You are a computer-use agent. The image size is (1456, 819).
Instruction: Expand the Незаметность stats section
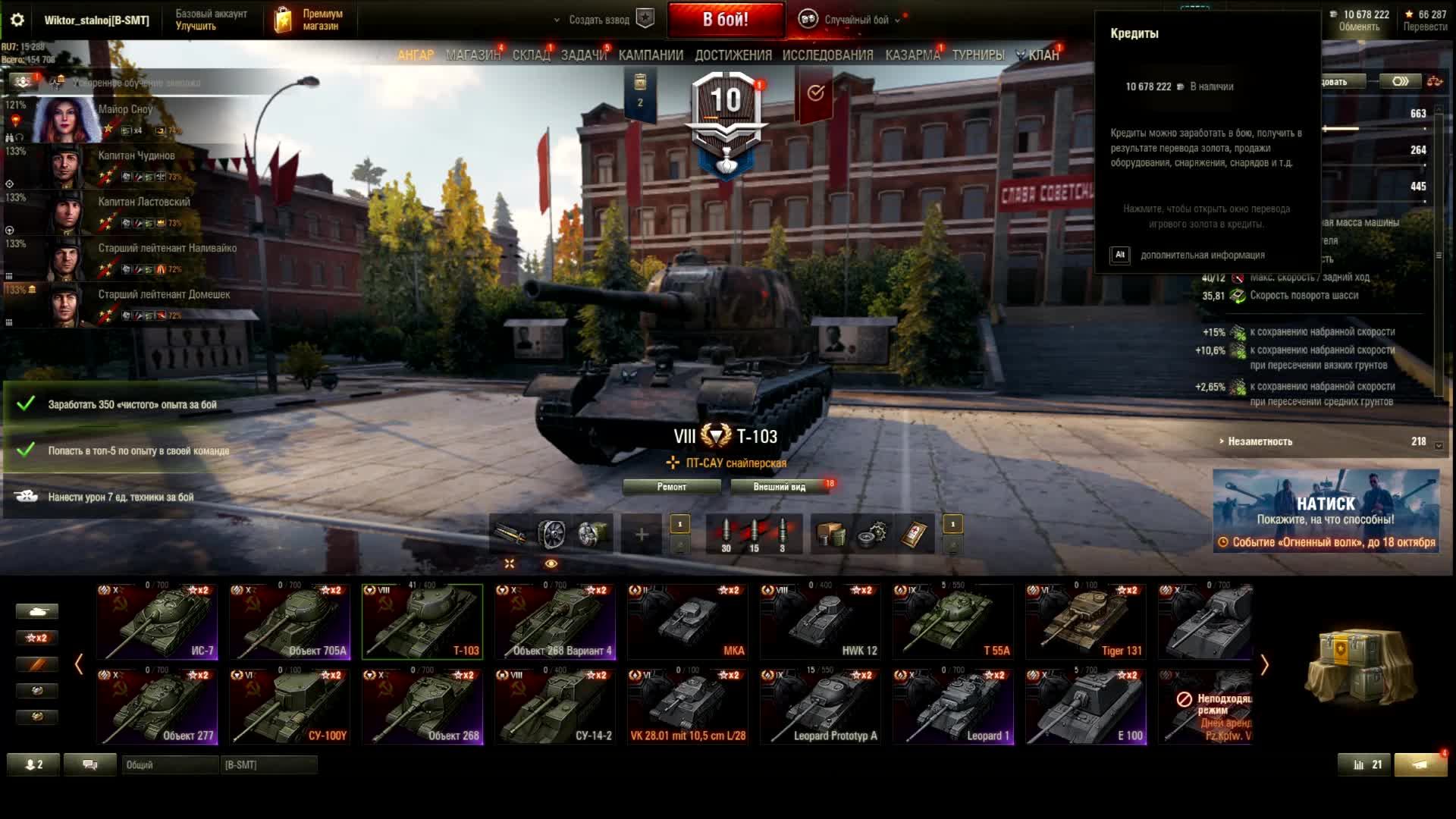pos(1260,441)
